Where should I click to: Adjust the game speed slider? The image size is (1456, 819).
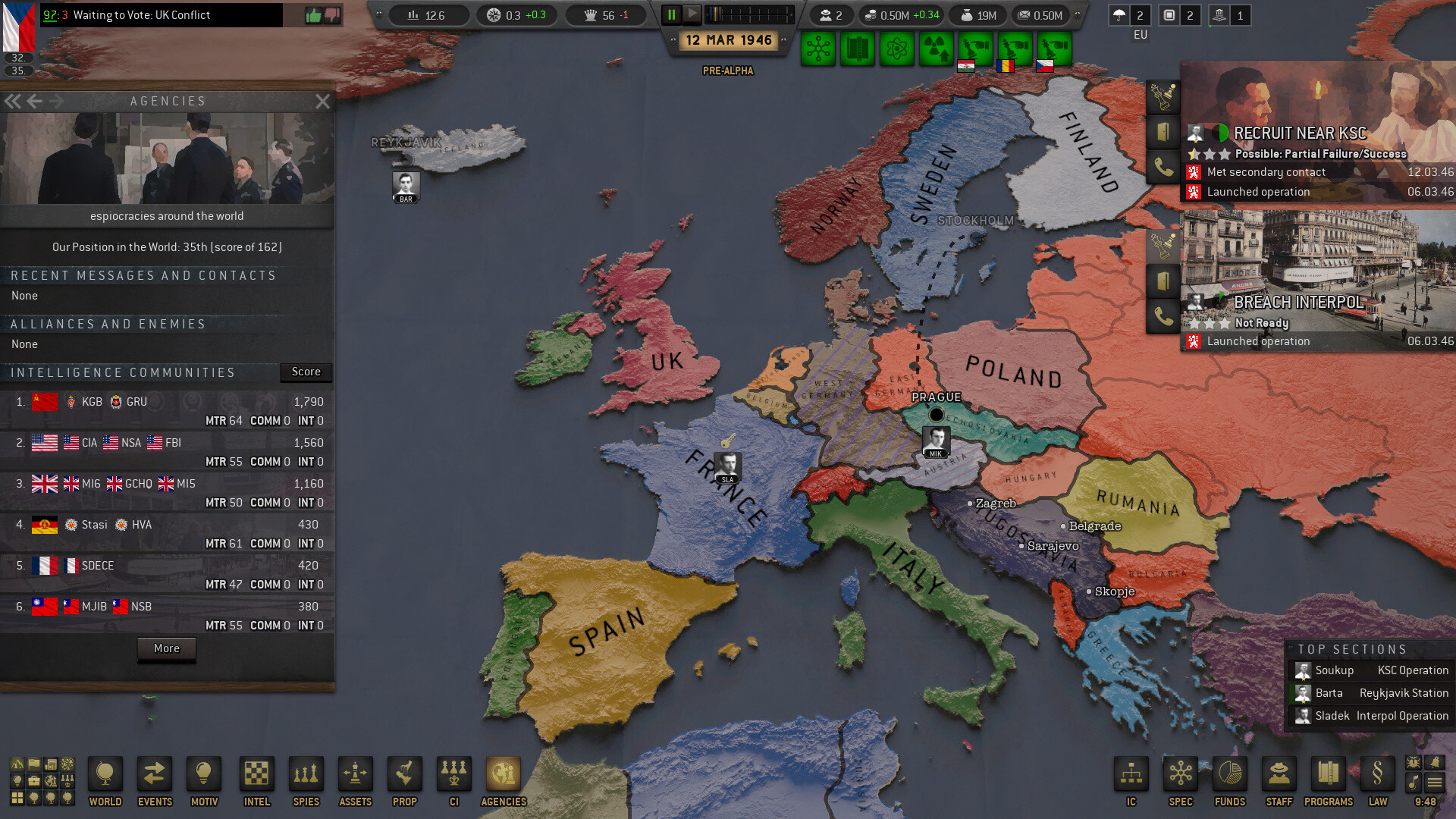click(x=751, y=13)
